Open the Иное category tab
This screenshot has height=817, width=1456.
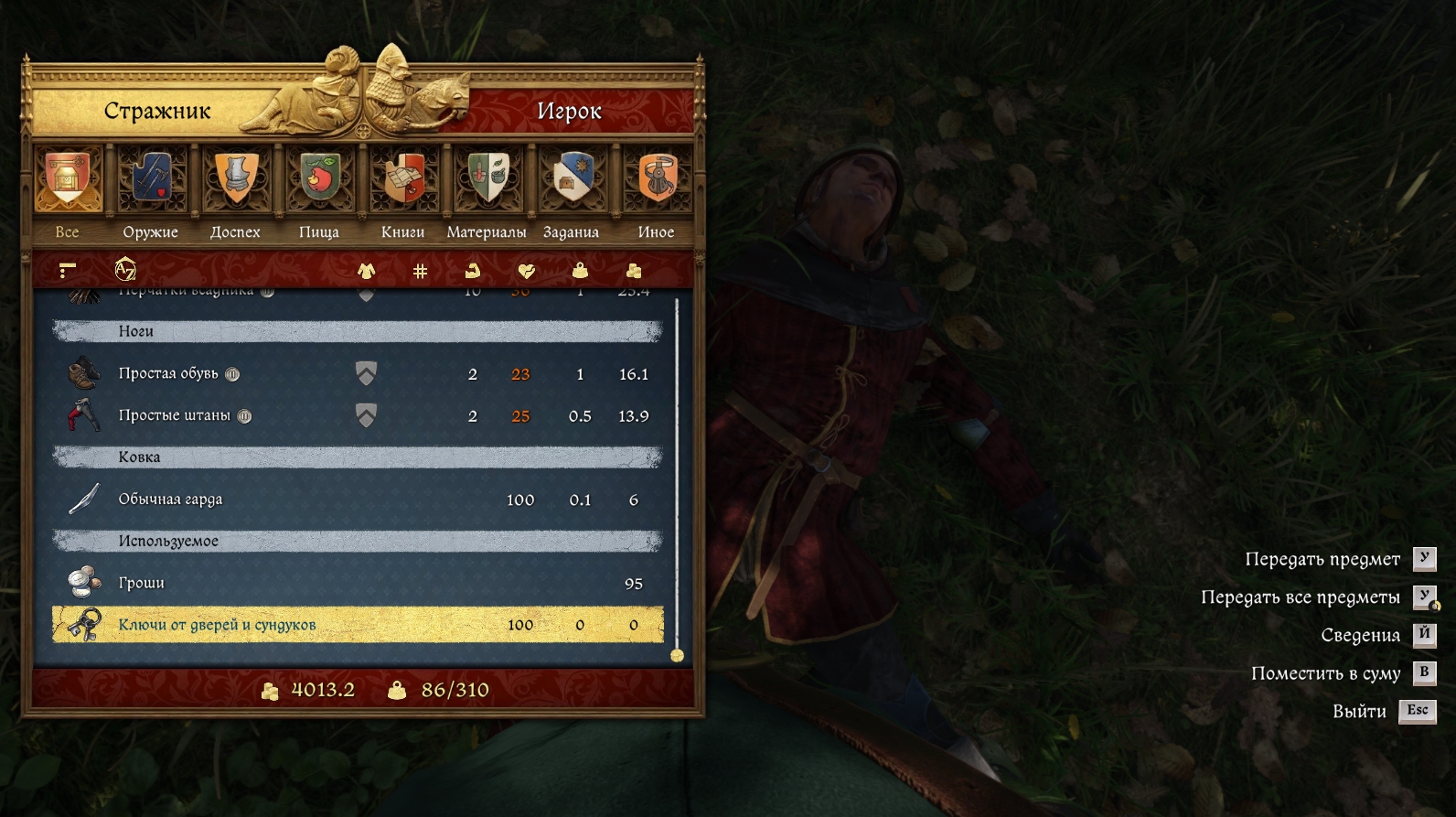click(656, 193)
